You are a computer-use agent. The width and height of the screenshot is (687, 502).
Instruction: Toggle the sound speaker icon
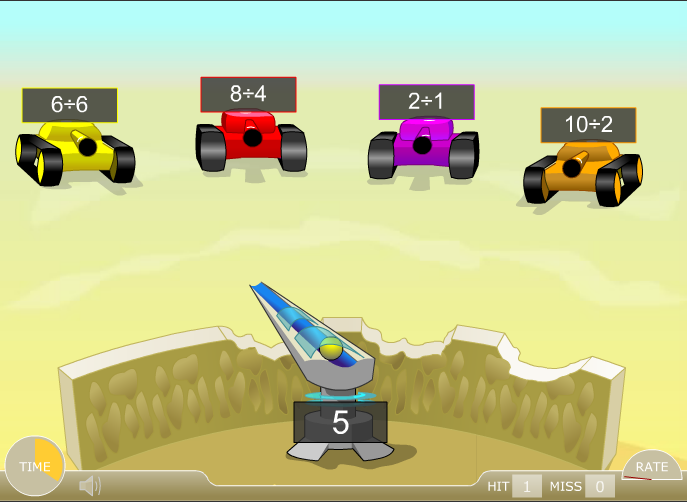[x=90, y=486]
